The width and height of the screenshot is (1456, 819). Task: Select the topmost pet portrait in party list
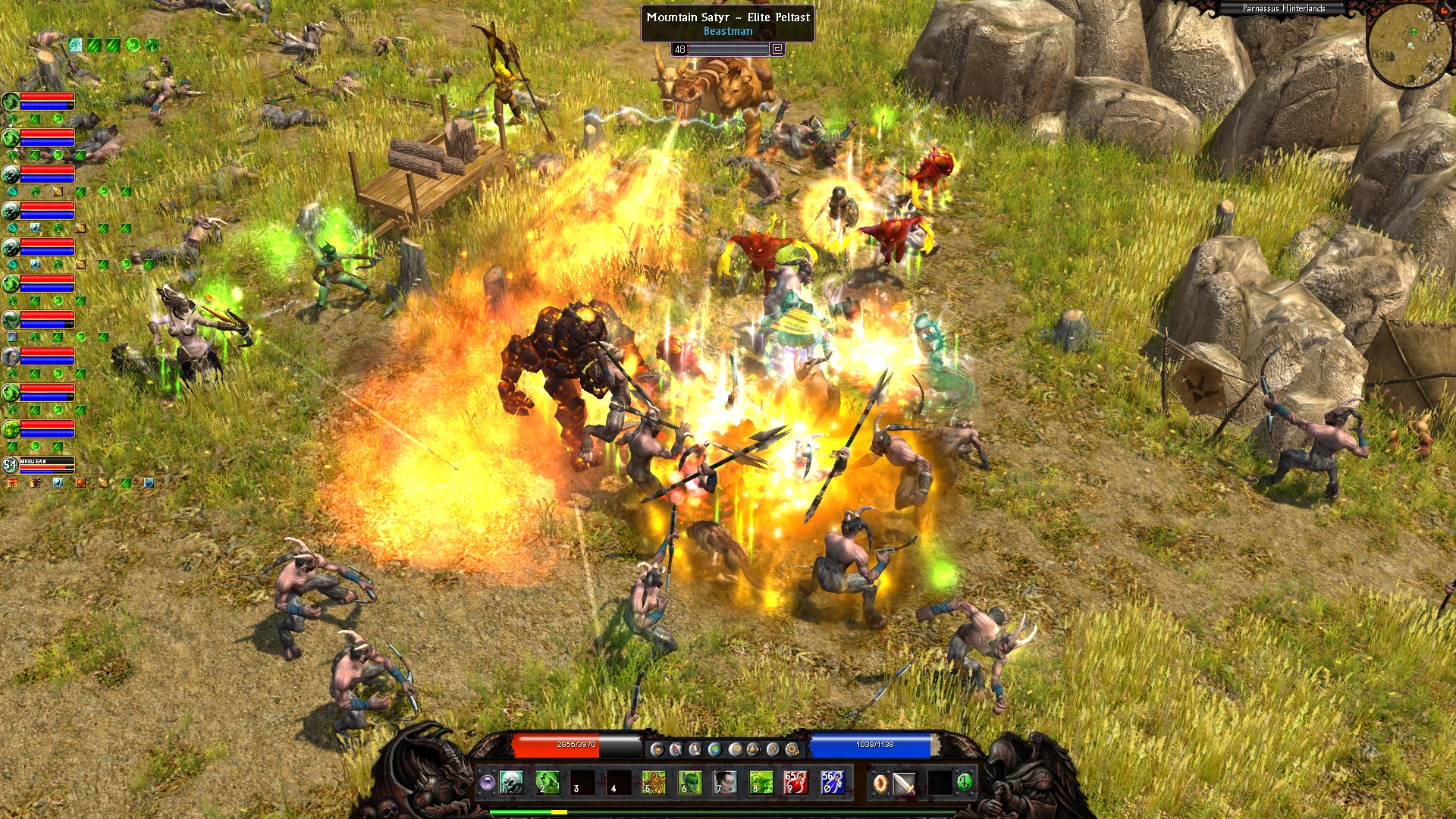tap(11, 101)
